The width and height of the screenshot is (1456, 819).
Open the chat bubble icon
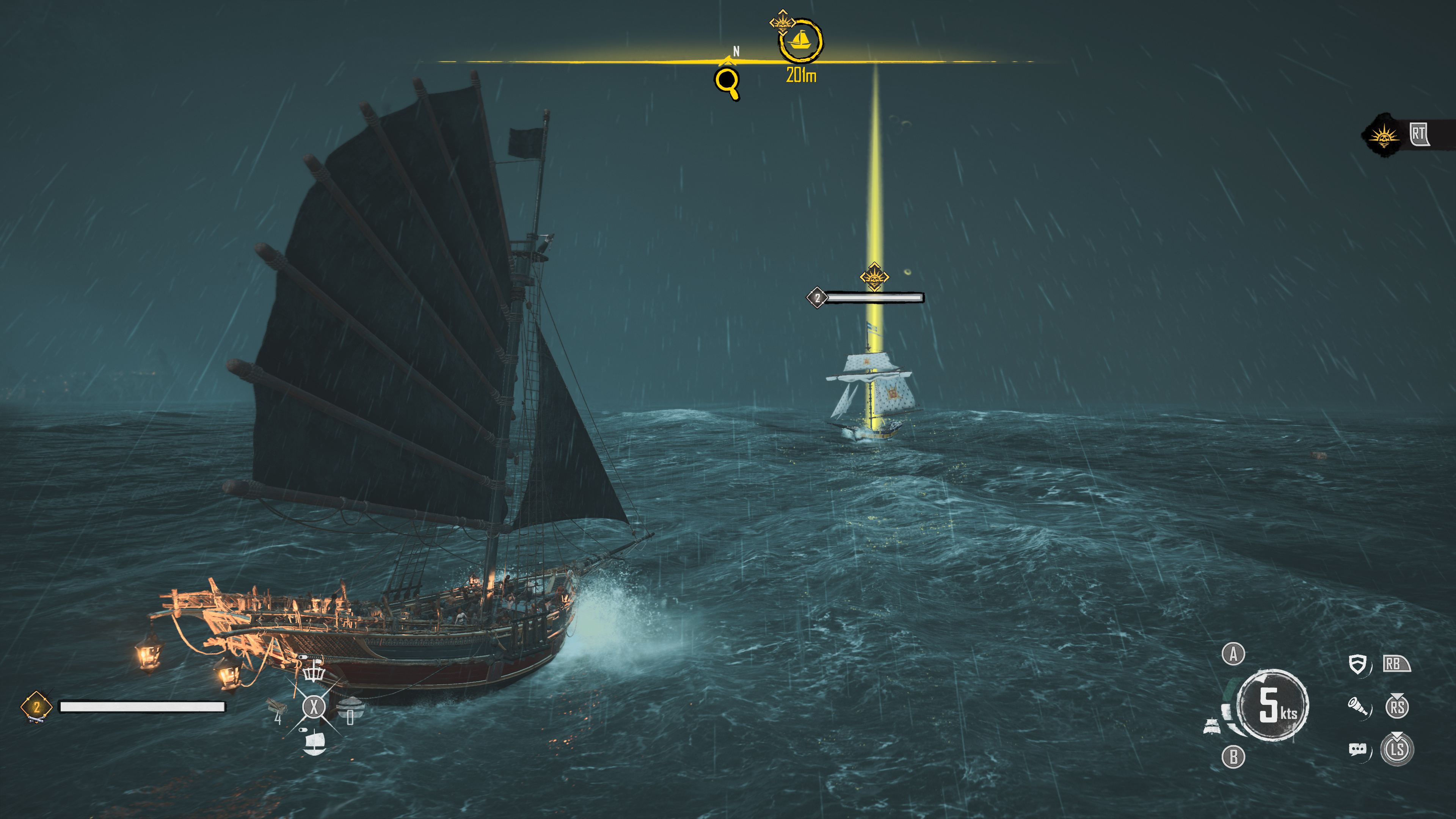pos(1358,750)
